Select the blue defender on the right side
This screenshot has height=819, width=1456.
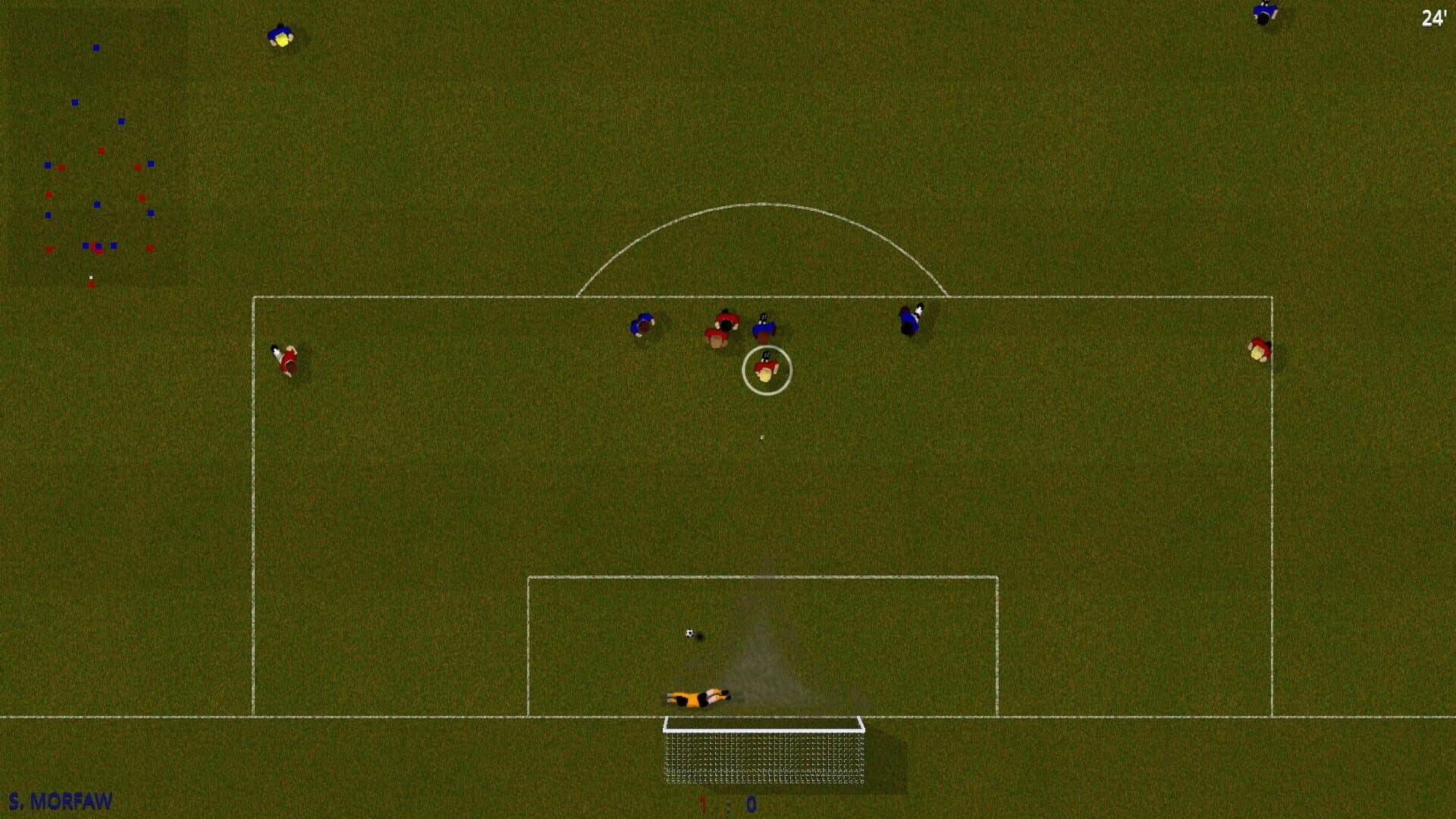[909, 318]
